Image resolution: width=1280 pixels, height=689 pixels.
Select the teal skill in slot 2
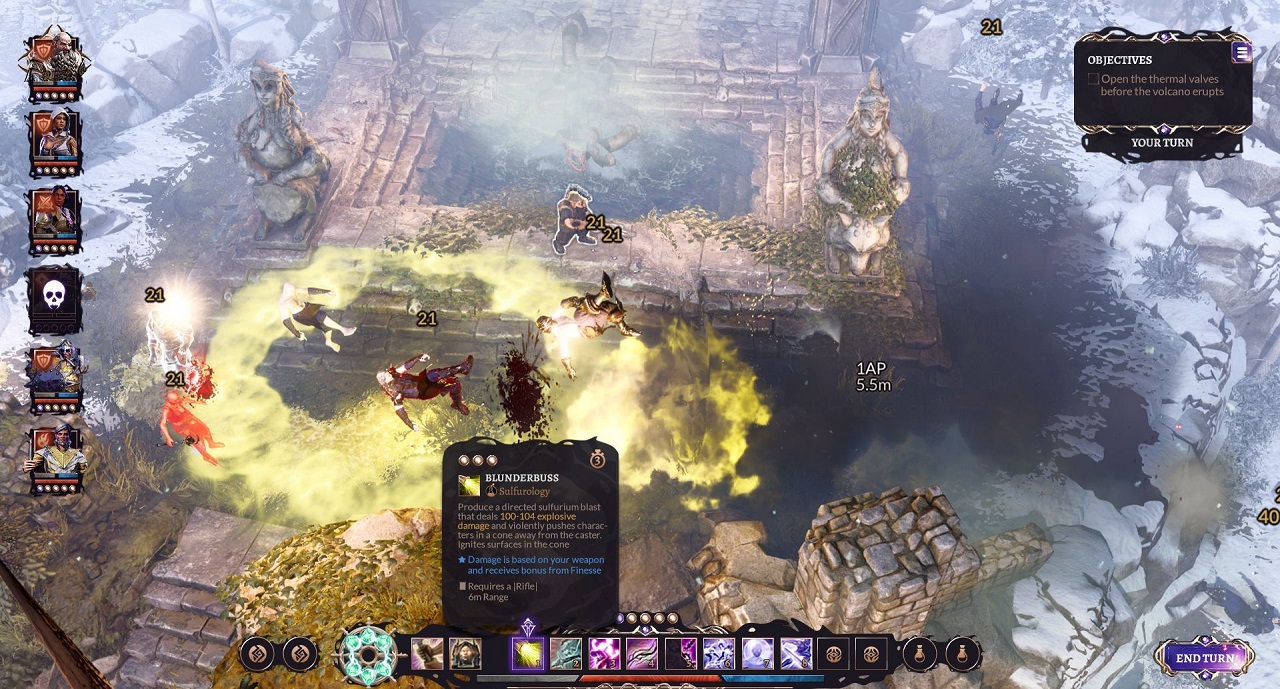[566, 654]
